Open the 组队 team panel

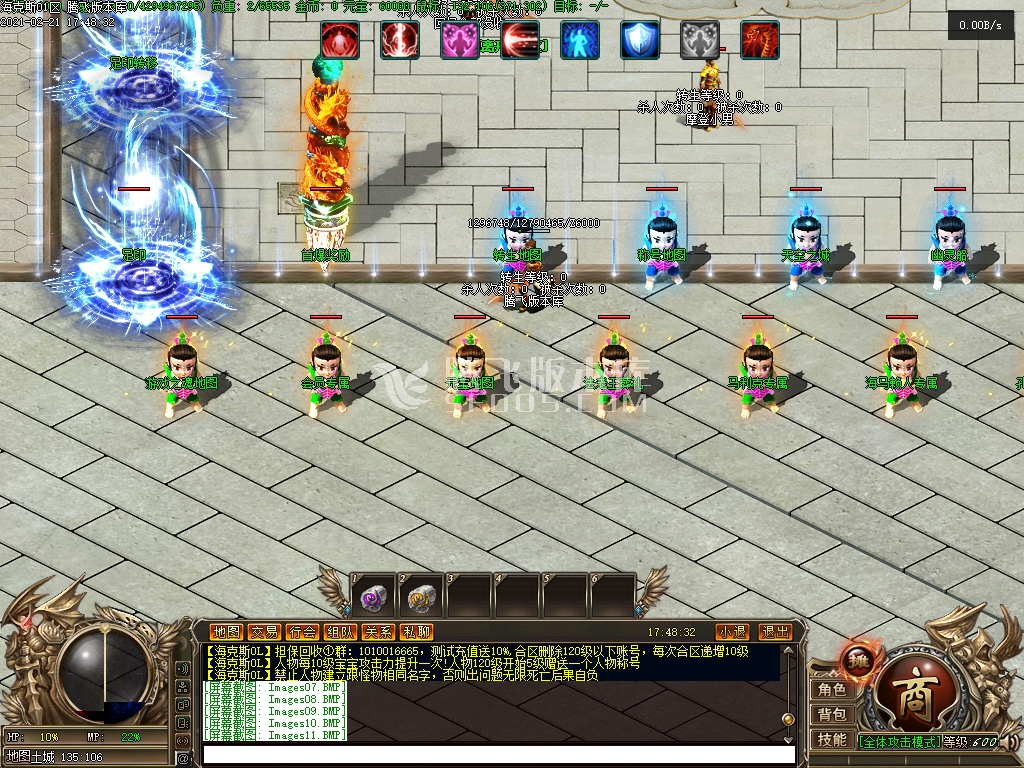340,632
